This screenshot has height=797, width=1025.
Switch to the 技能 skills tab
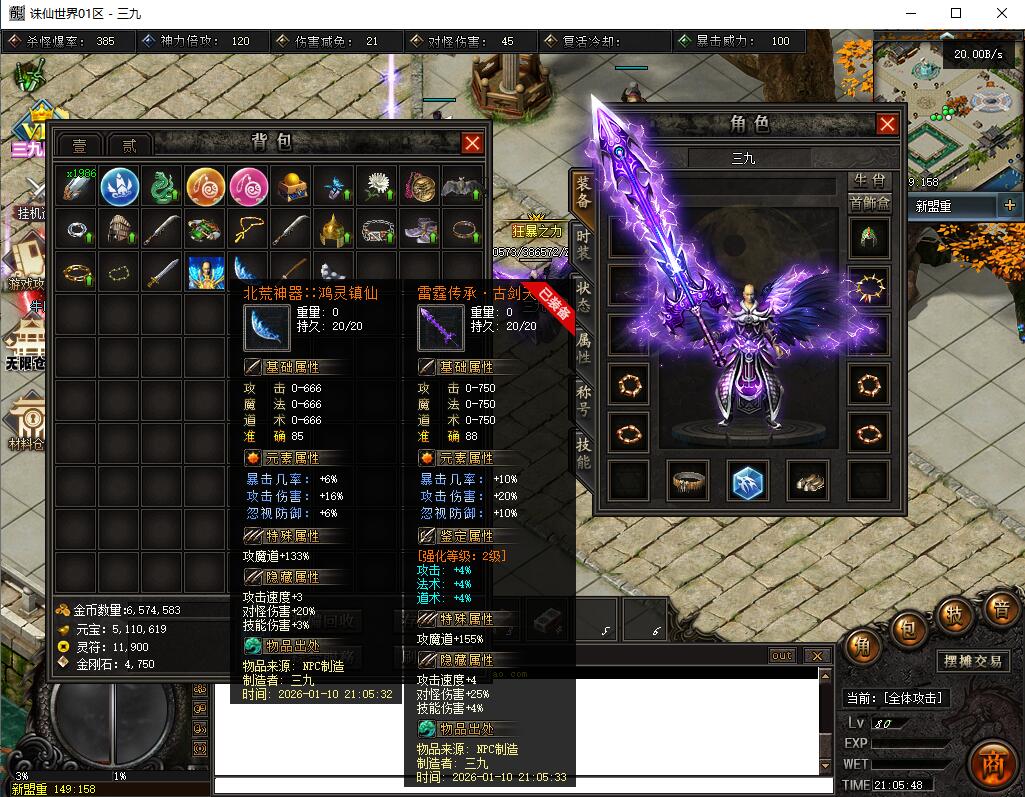[x=583, y=452]
